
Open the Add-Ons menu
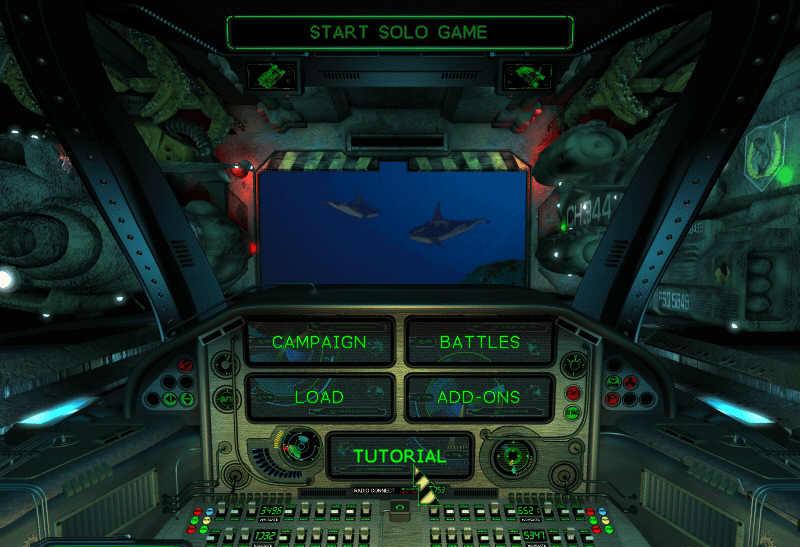pos(480,397)
